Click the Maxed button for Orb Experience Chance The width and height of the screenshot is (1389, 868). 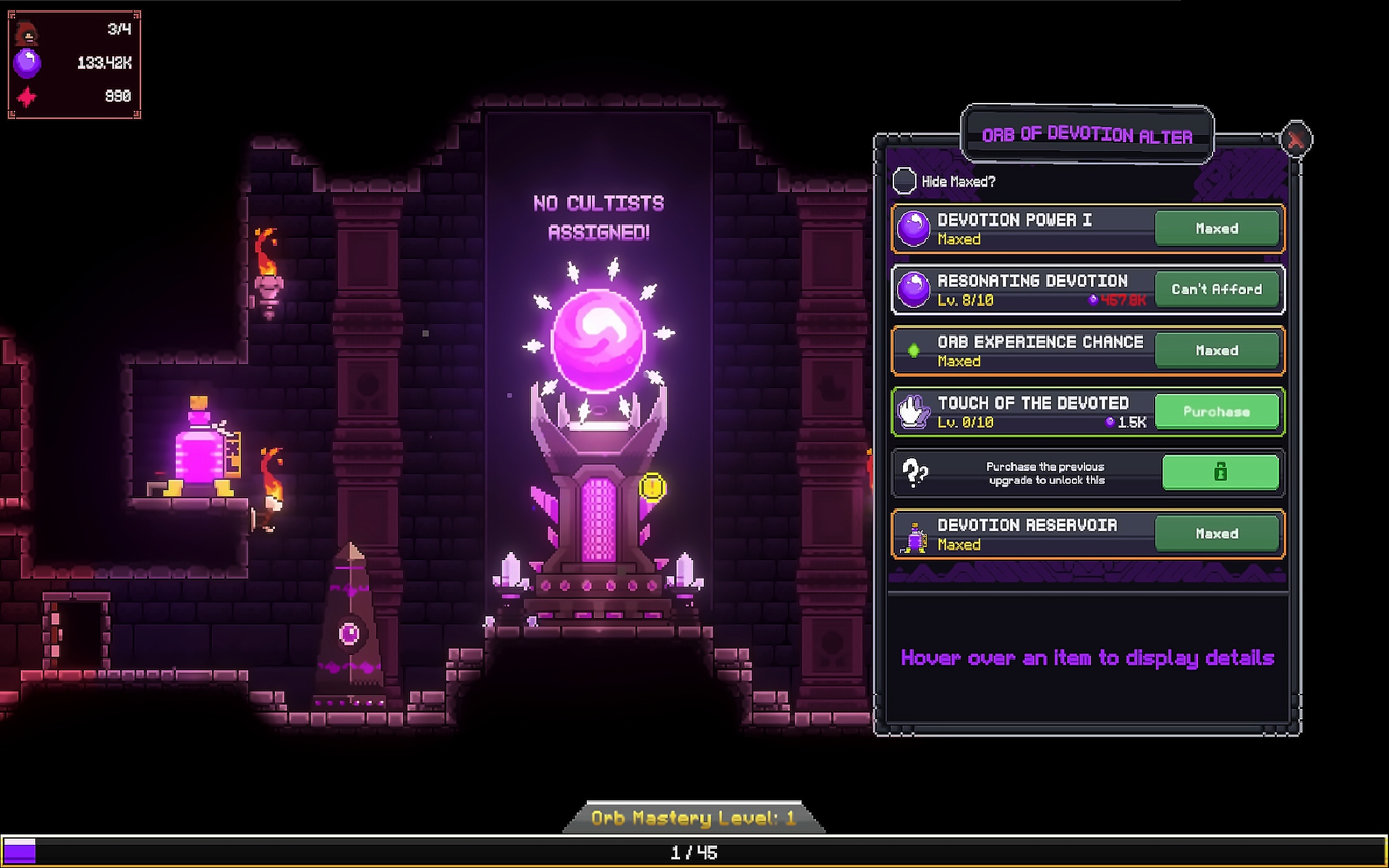(1217, 351)
